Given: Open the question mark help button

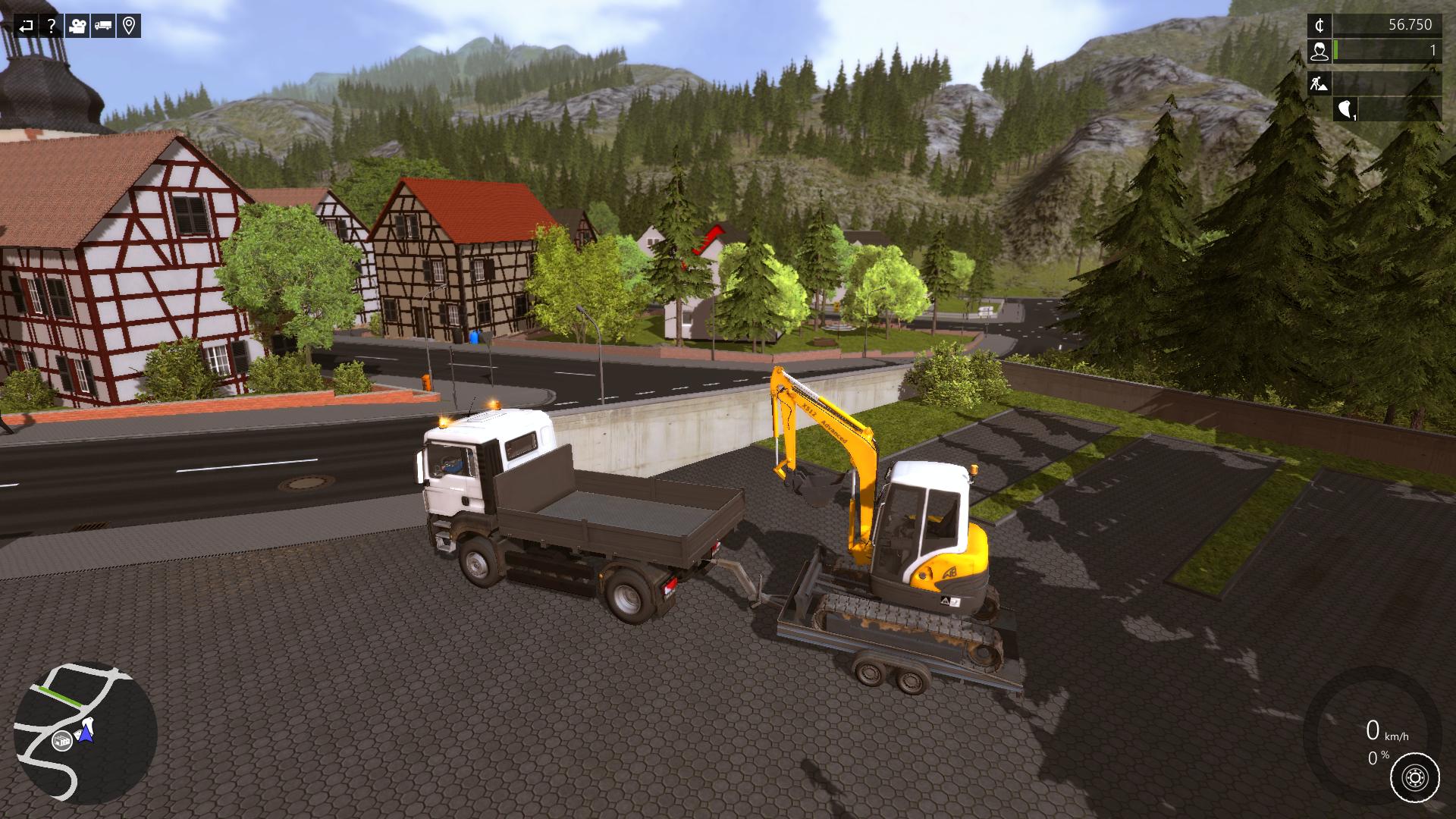Looking at the screenshot, I should click(52, 27).
